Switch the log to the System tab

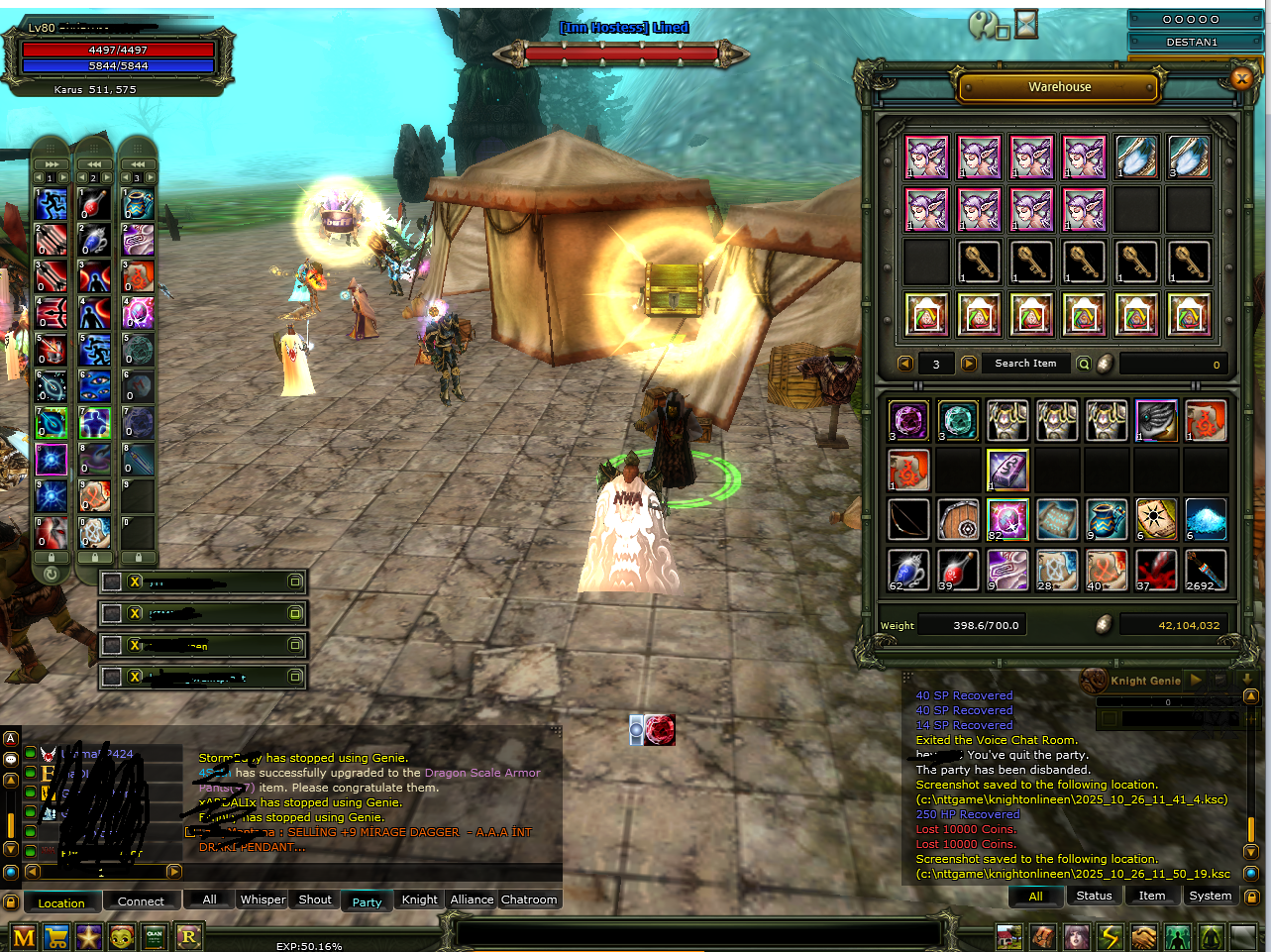coord(1211,896)
